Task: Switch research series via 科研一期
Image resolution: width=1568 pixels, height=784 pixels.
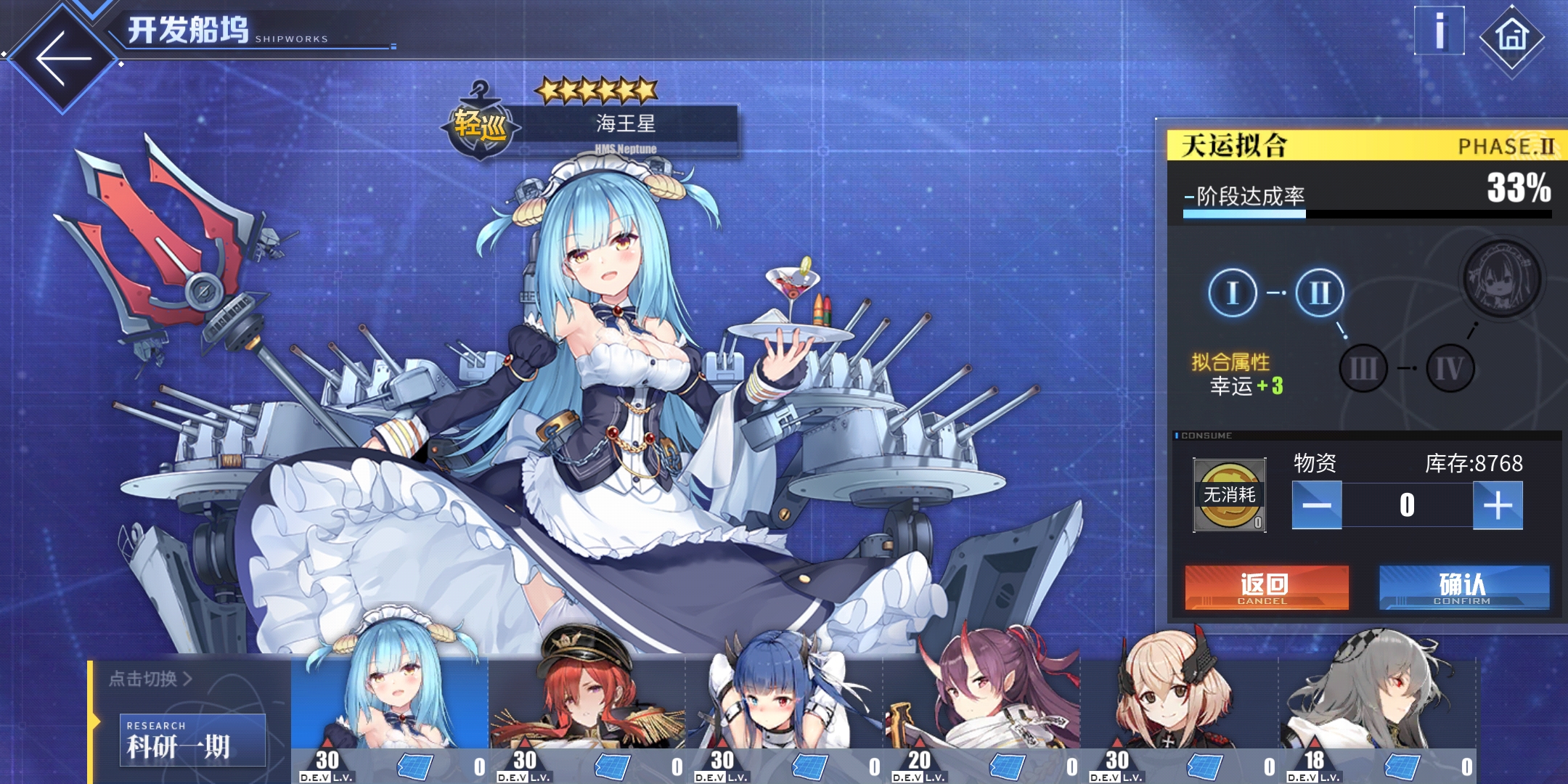Action: click(x=192, y=740)
